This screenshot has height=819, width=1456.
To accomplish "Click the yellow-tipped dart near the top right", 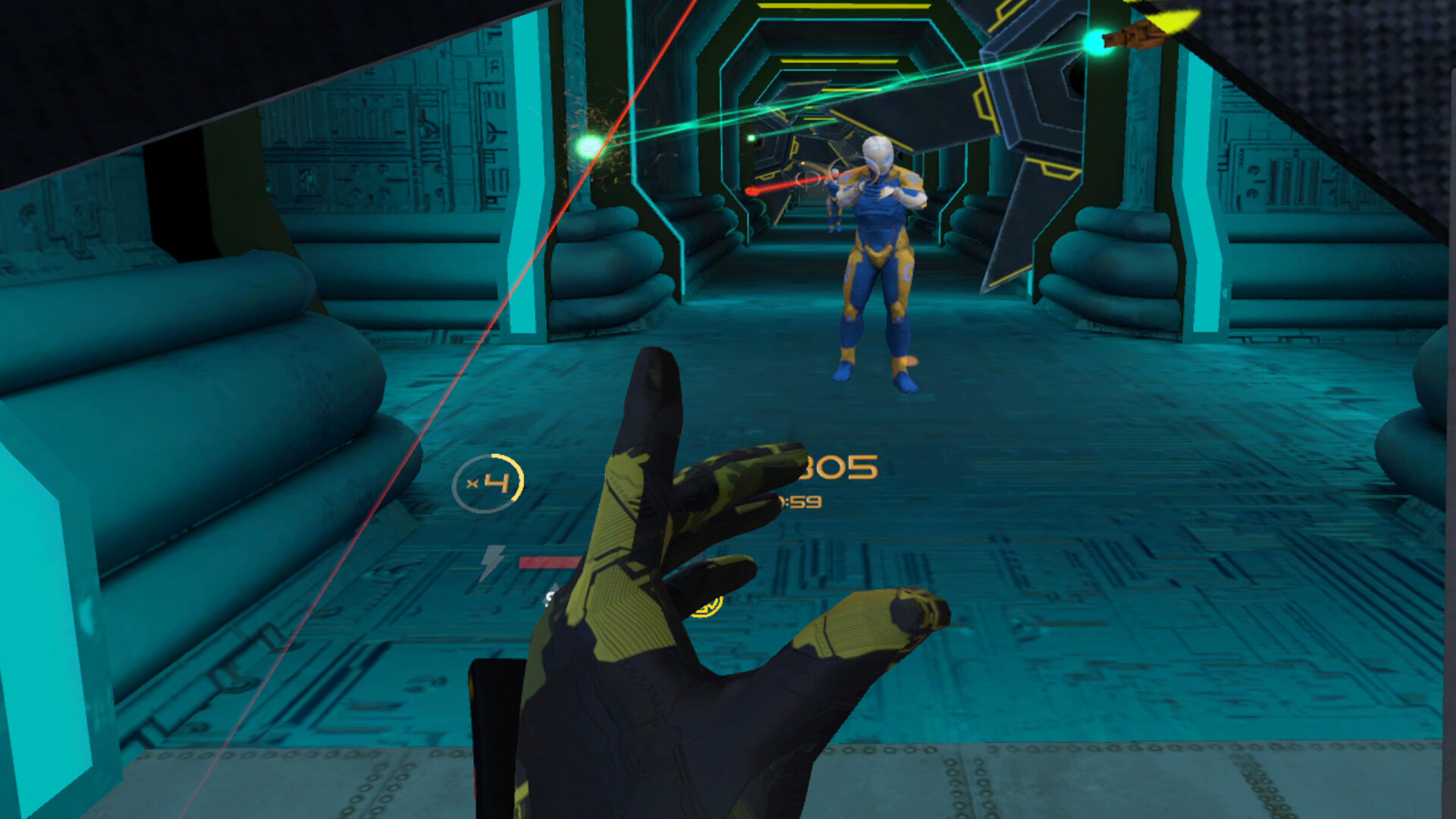I will tap(1137, 34).
